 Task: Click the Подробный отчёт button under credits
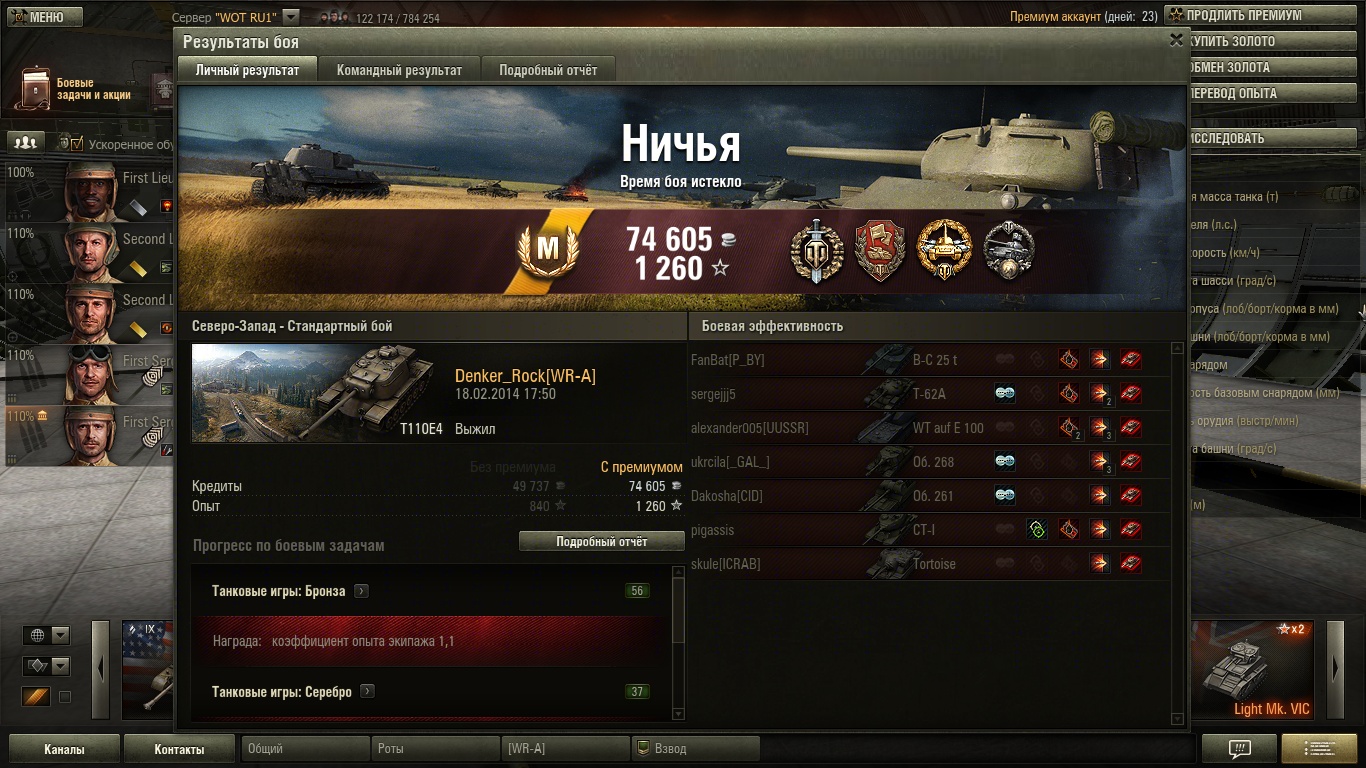click(x=601, y=541)
